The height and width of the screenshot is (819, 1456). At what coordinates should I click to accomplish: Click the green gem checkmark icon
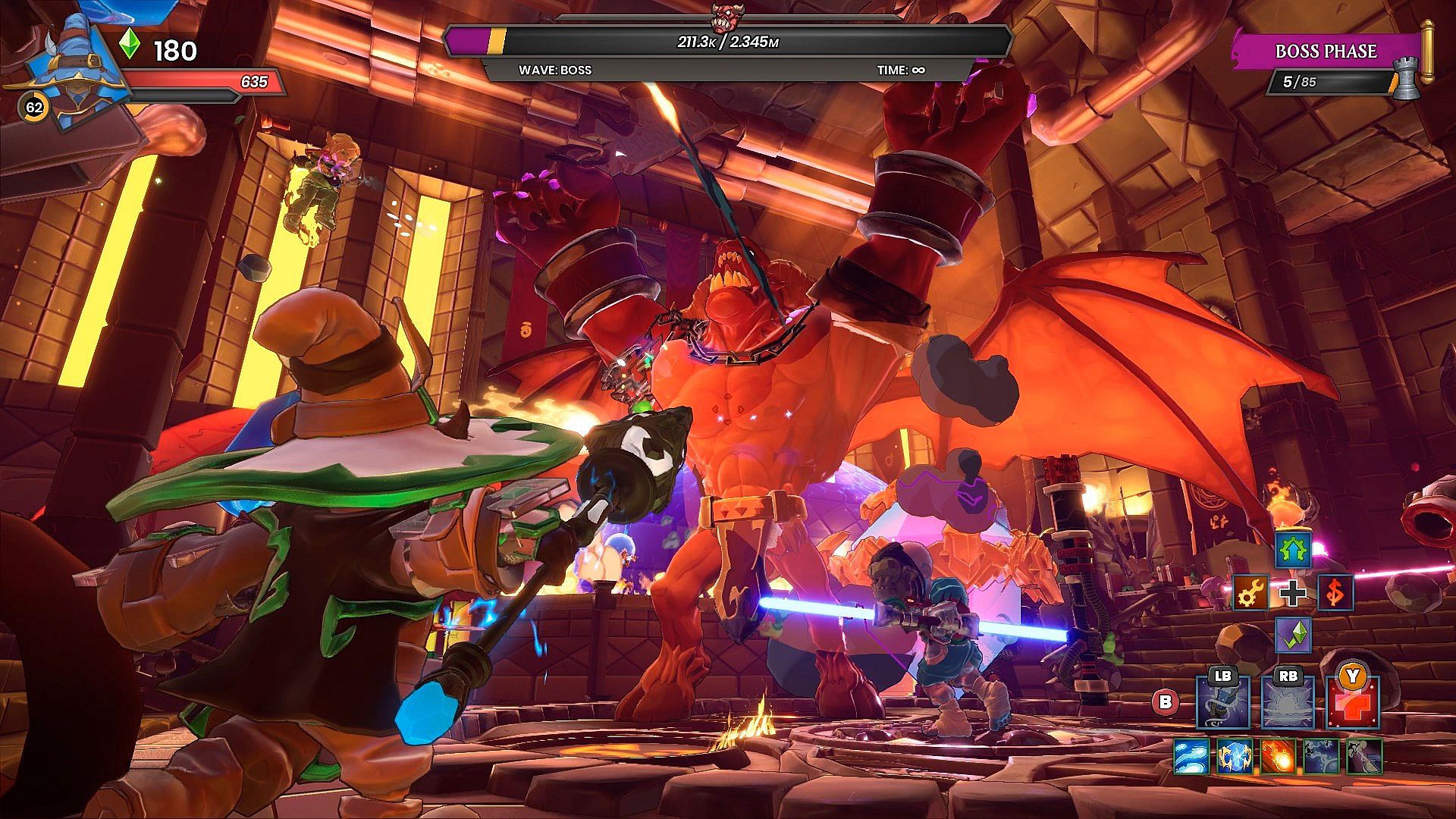point(1293,635)
